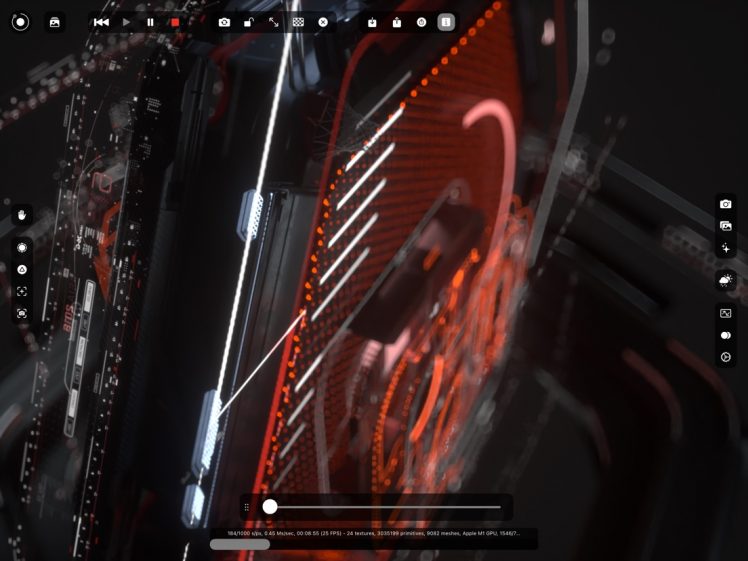Toggle the checkerboard icon

[x=298, y=22]
